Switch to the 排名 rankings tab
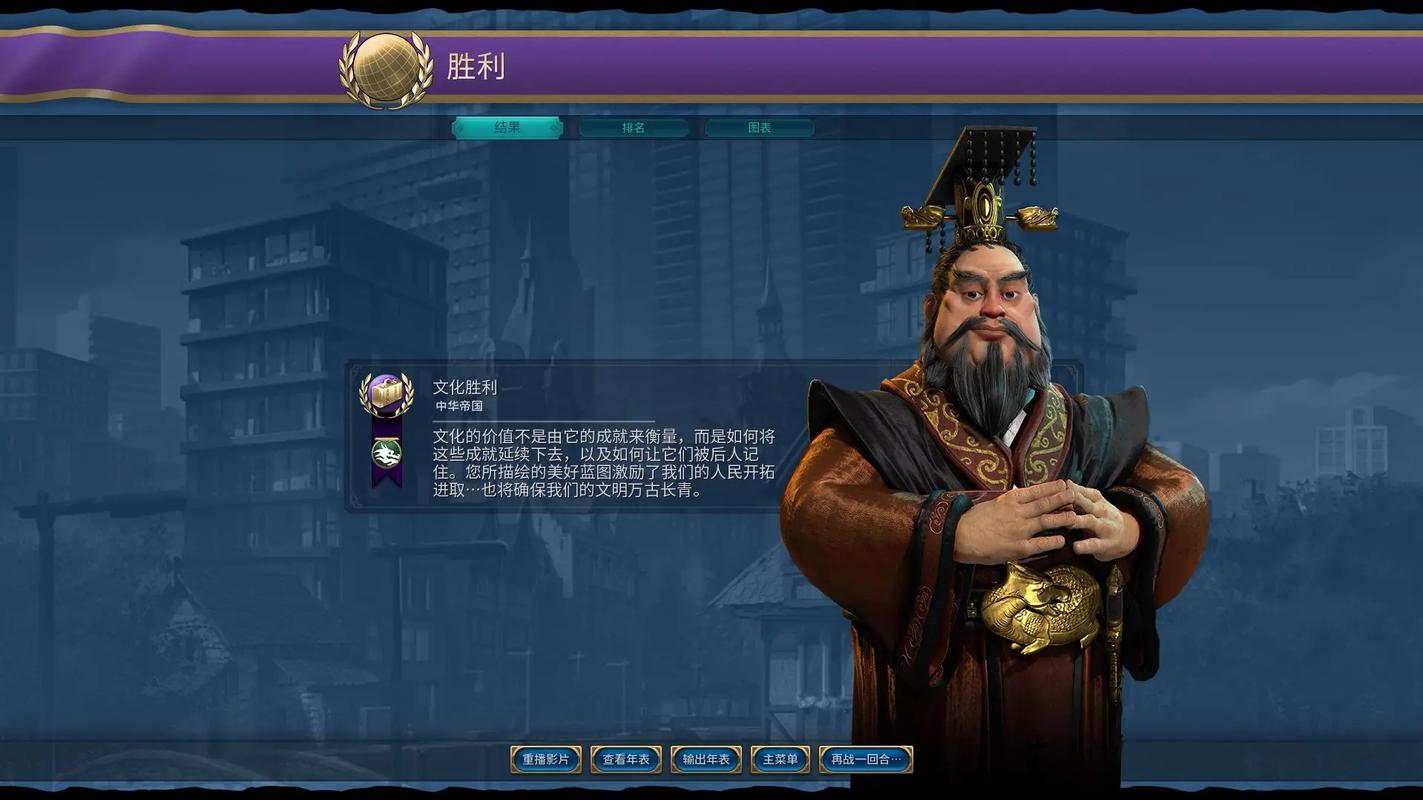 (x=635, y=127)
